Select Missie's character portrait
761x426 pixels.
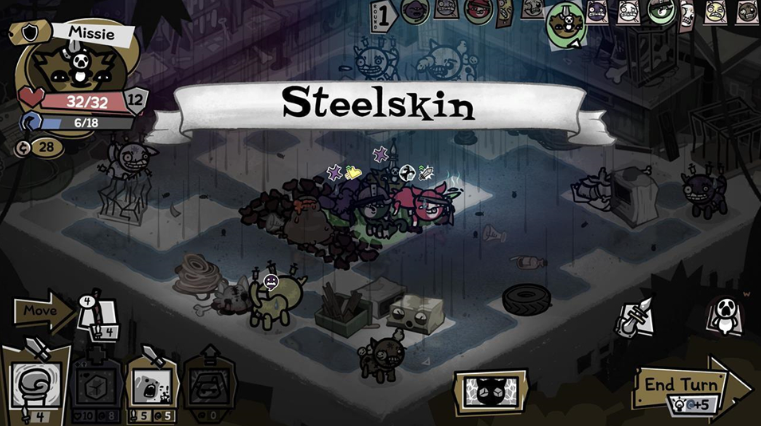tap(74, 68)
